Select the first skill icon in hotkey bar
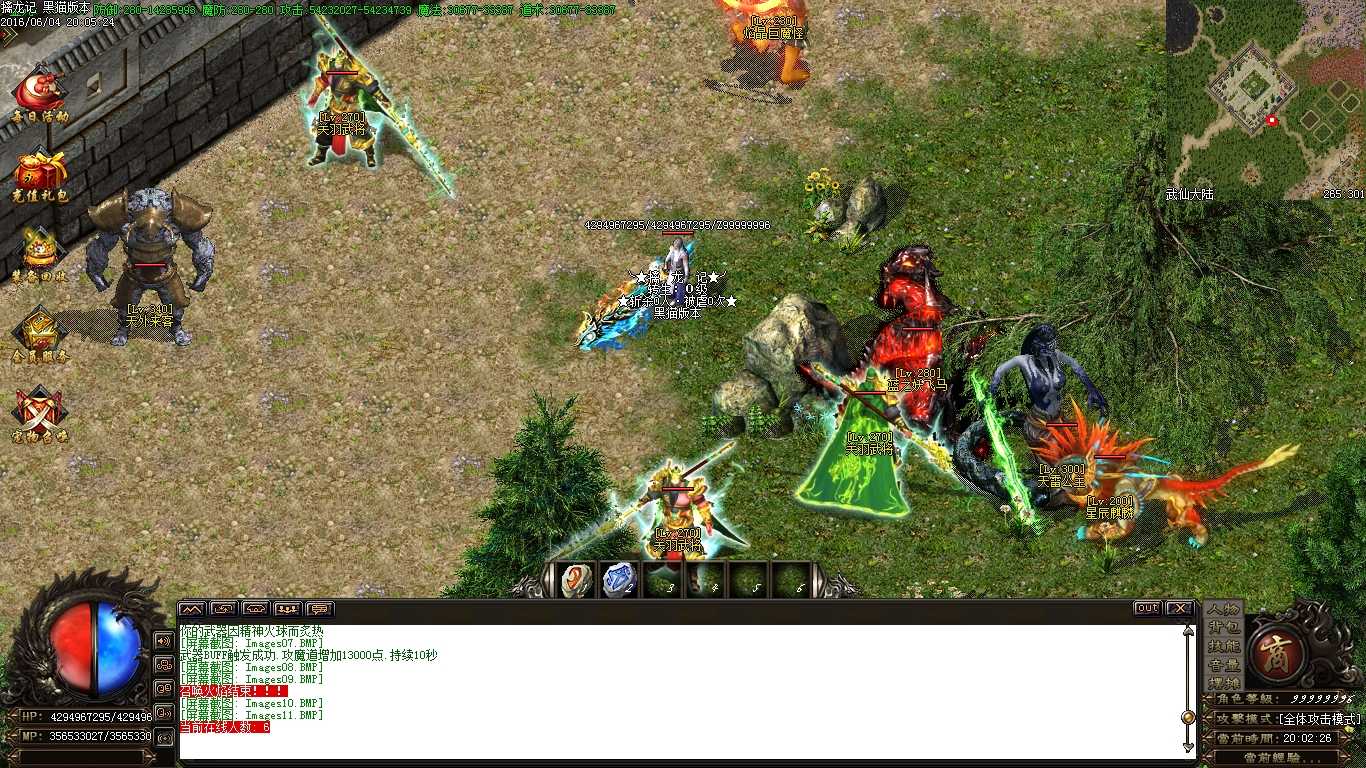1366x768 pixels. [x=574, y=579]
